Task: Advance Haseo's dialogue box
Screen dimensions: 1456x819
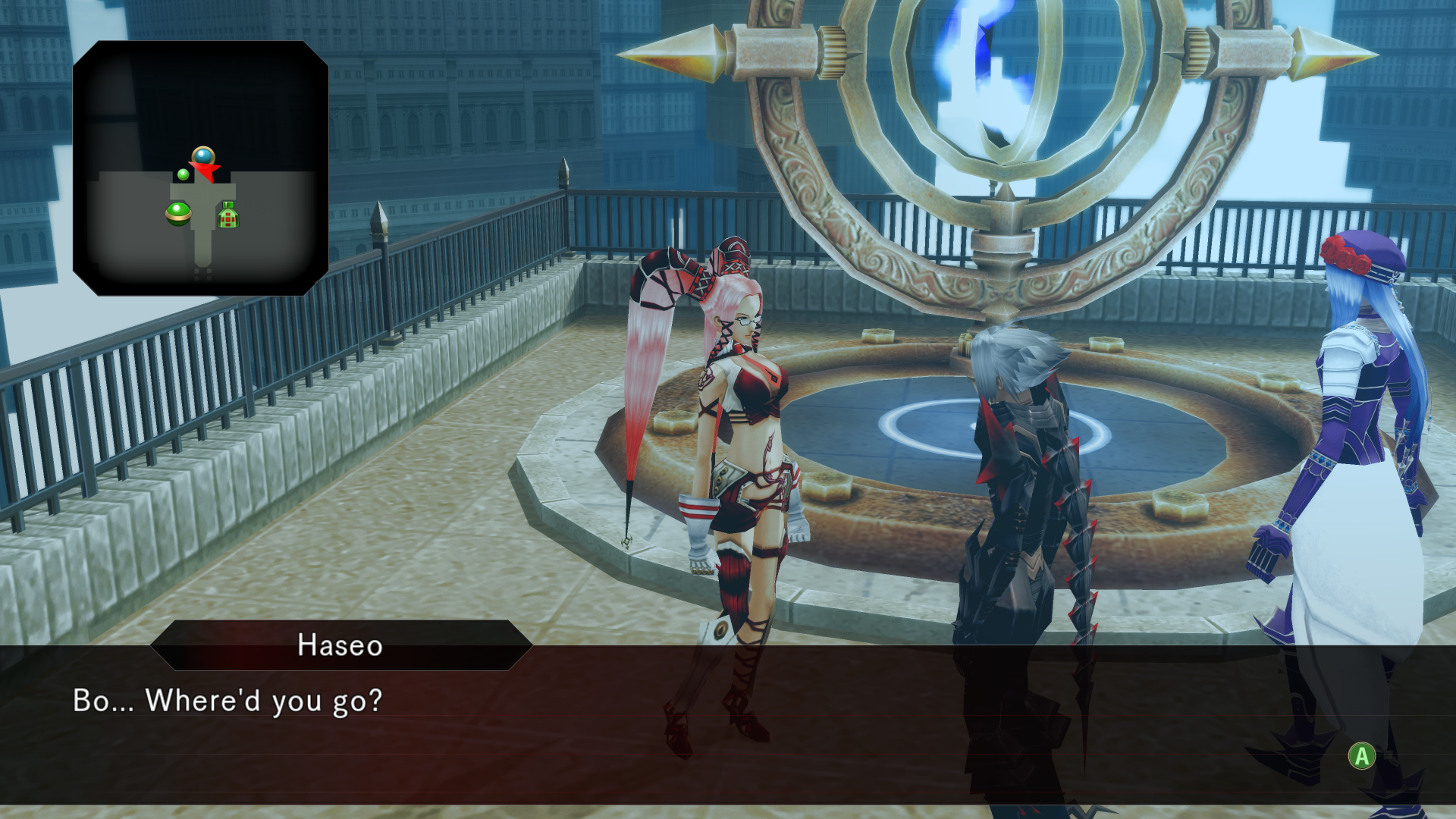Action: point(1361,755)
